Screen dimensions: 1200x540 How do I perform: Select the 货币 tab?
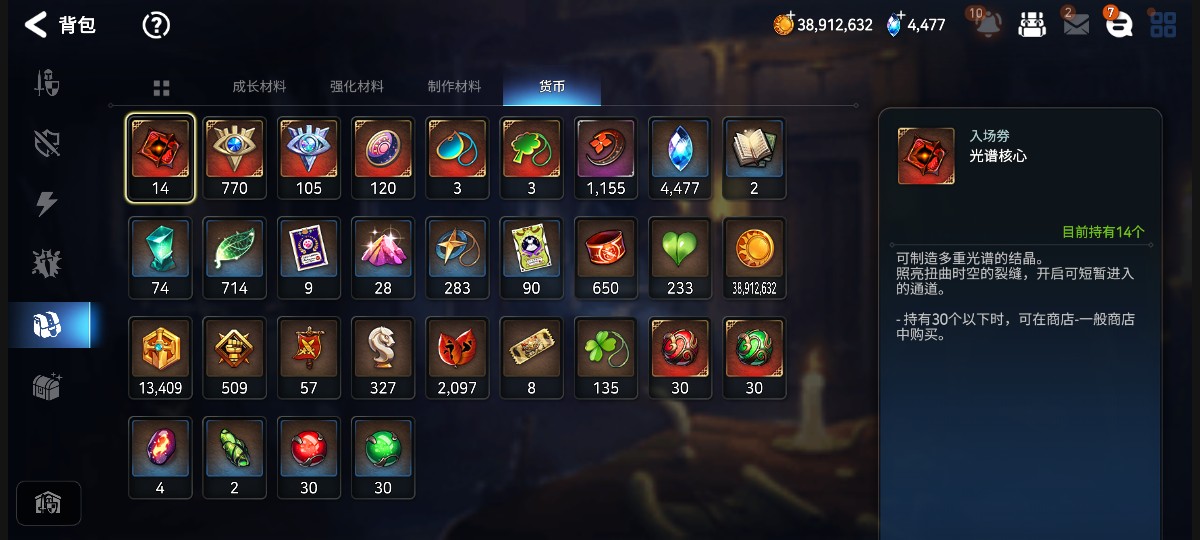552,87
